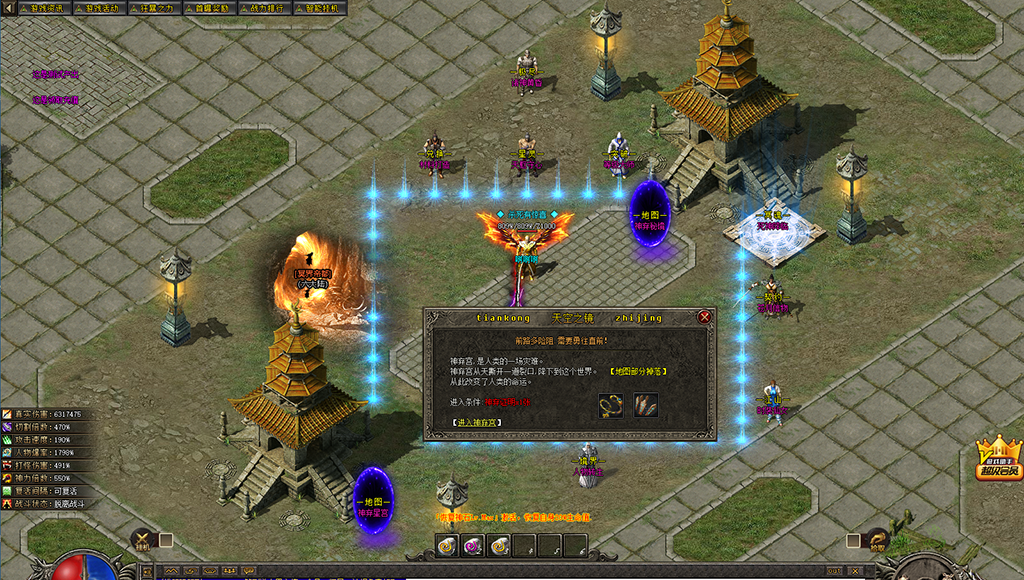Click the 这是测试产出 purple text link
This screenshot has width=1024, height=580.
[x=55, y=74]
